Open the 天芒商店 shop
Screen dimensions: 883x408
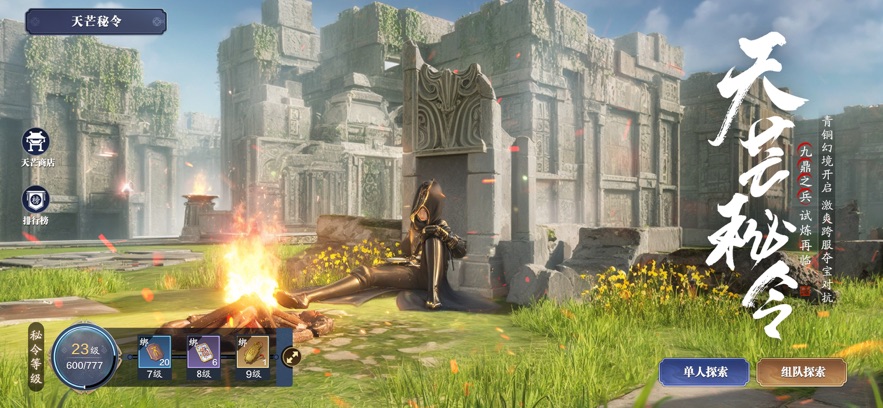tap(37, 143)
